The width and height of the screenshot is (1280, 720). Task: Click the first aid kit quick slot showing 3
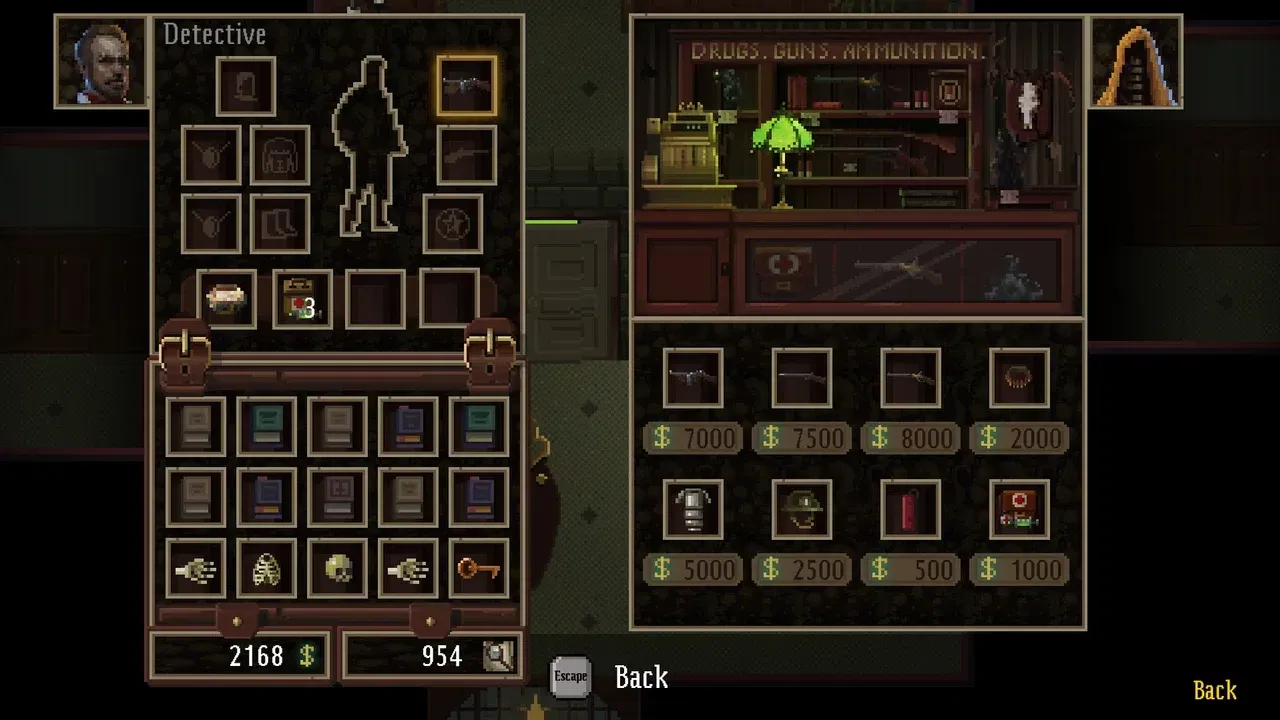tap(301, 299)
